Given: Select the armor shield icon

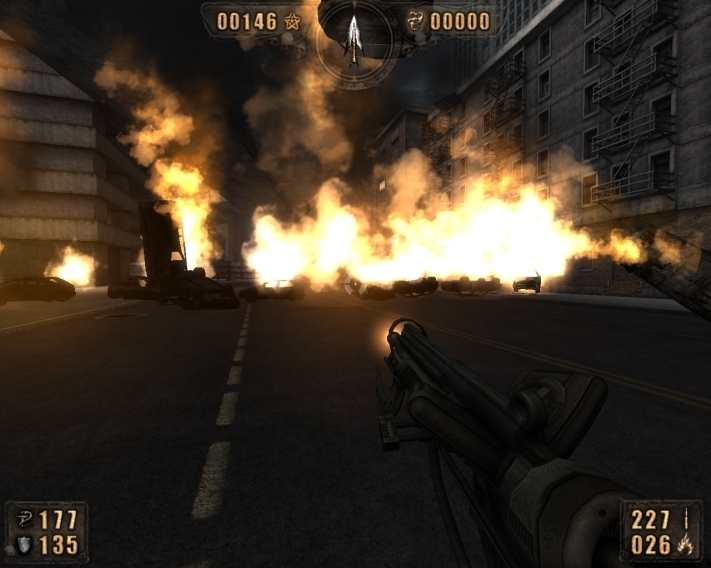Looking at the screenshot, I should click(23, 545).
